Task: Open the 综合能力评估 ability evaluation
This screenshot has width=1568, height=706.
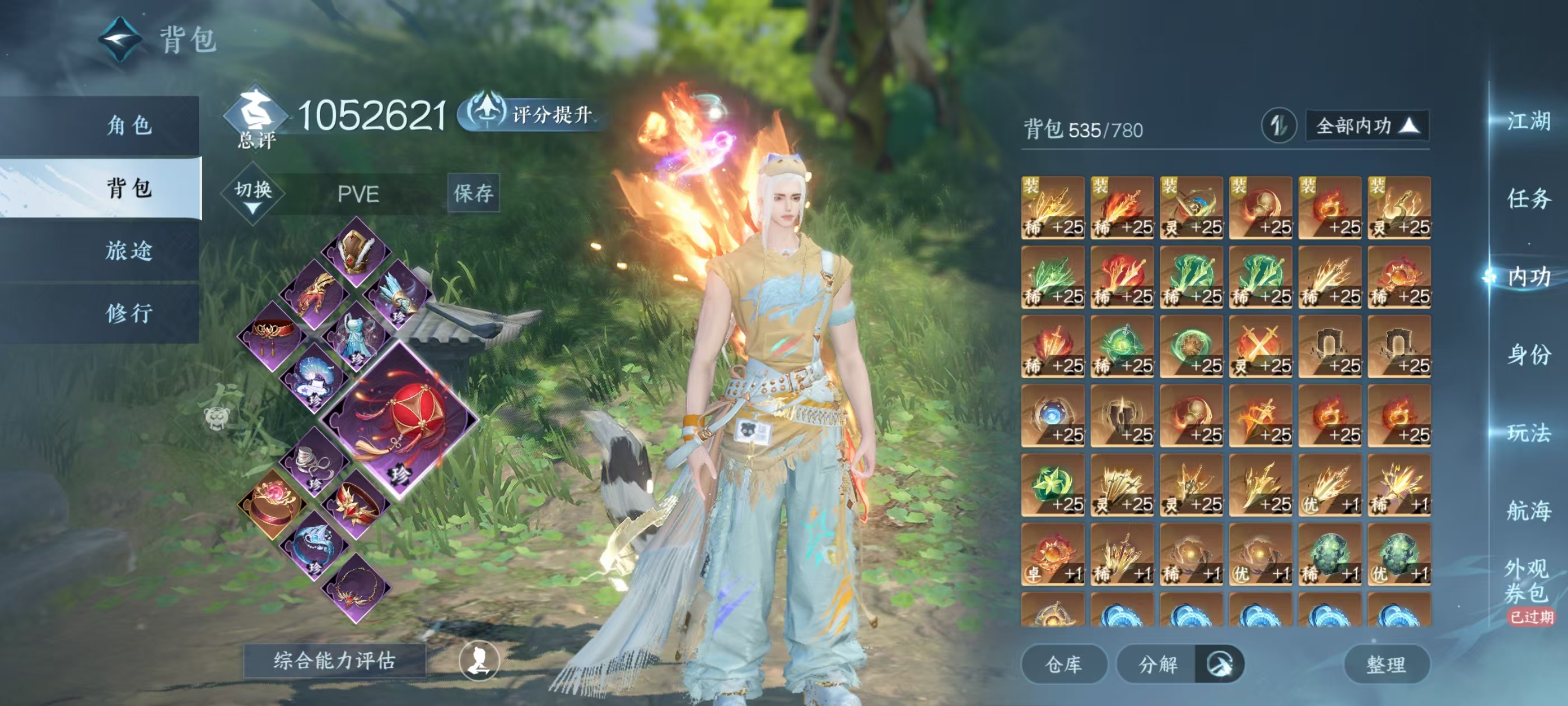Action: 334,660
